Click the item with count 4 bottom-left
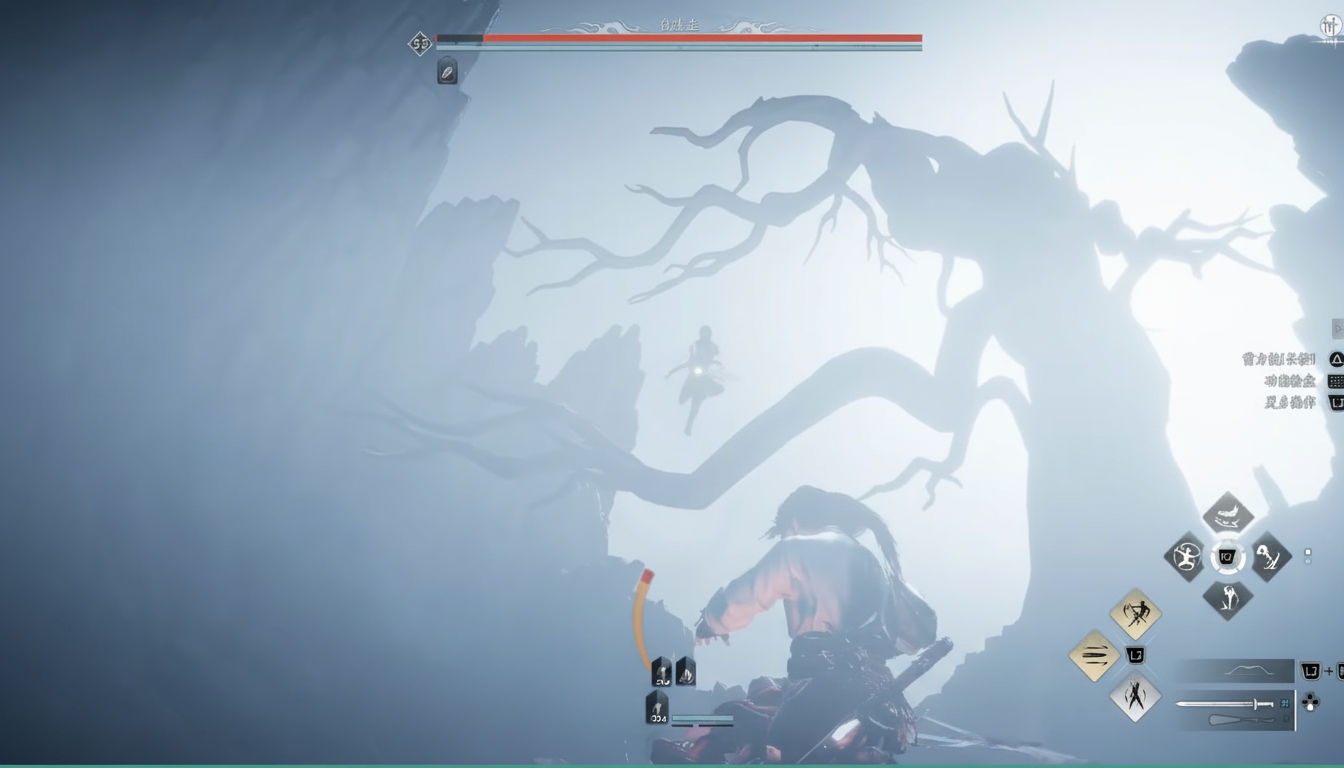The image size is (1344, 768). (658, 703)
